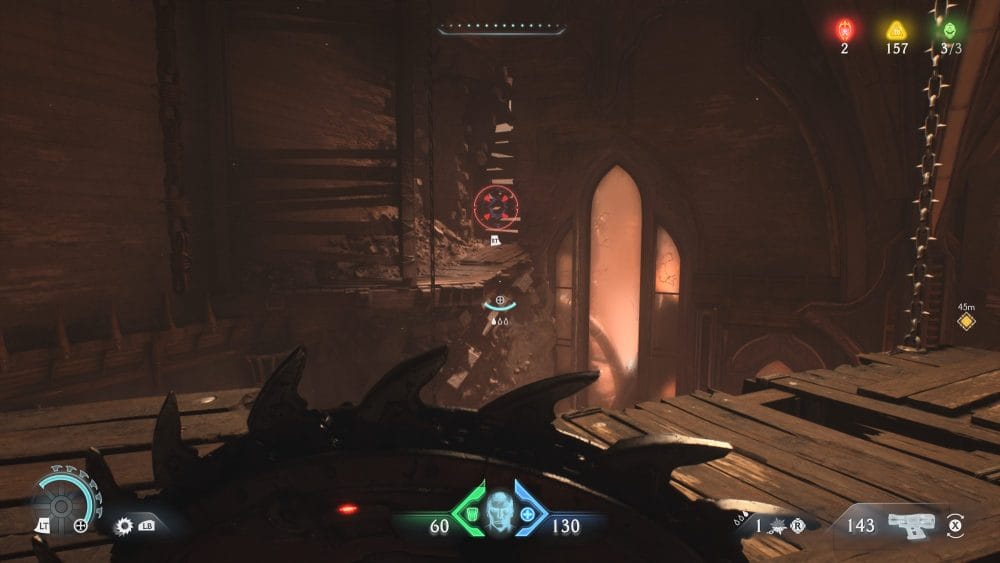Screen dimensions: 1000x563
Task: Select the yellow diamond objective marker
Action: pos(965,321)
